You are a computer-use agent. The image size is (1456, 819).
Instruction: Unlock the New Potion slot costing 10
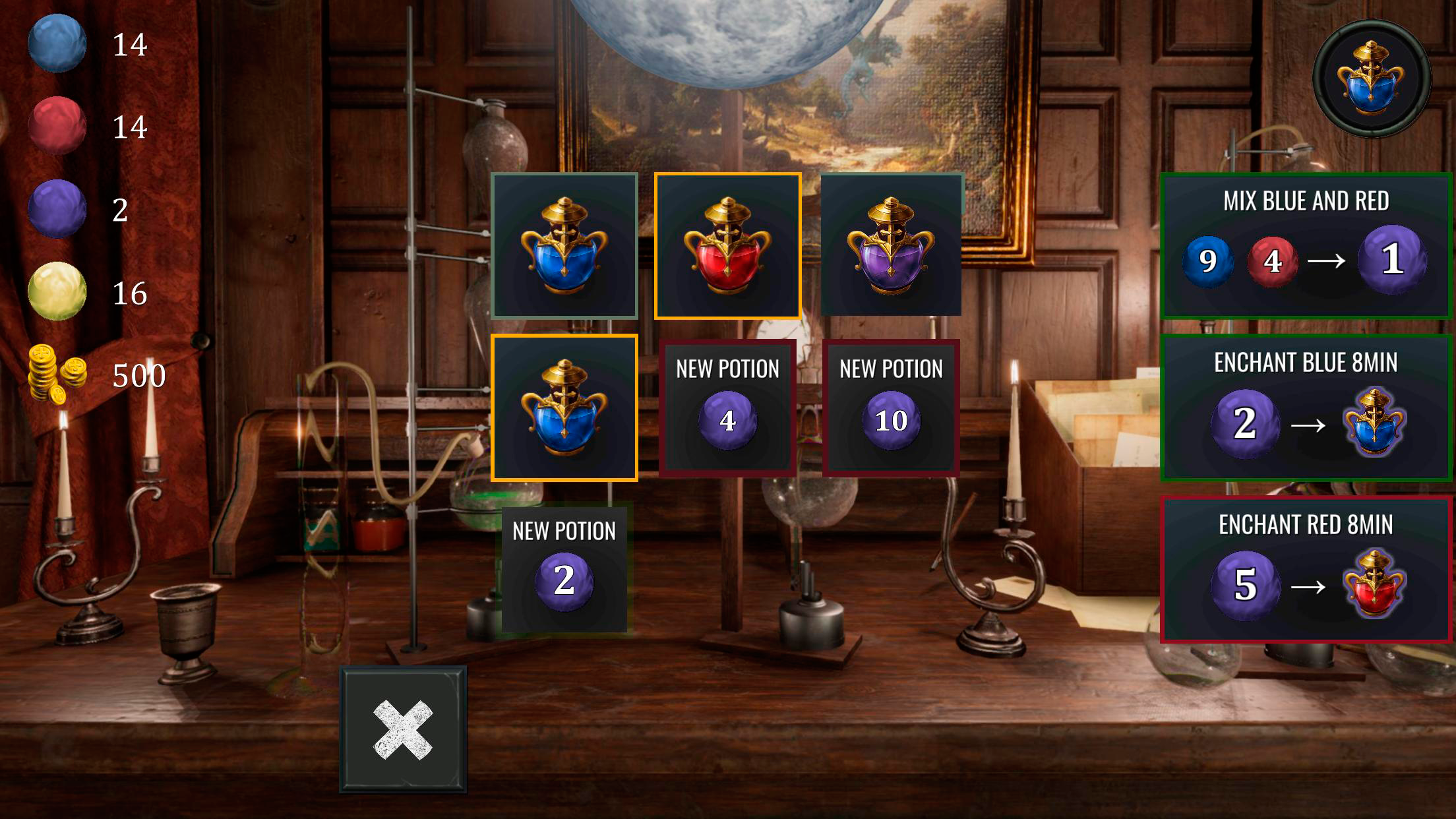(x=891, y=408)
